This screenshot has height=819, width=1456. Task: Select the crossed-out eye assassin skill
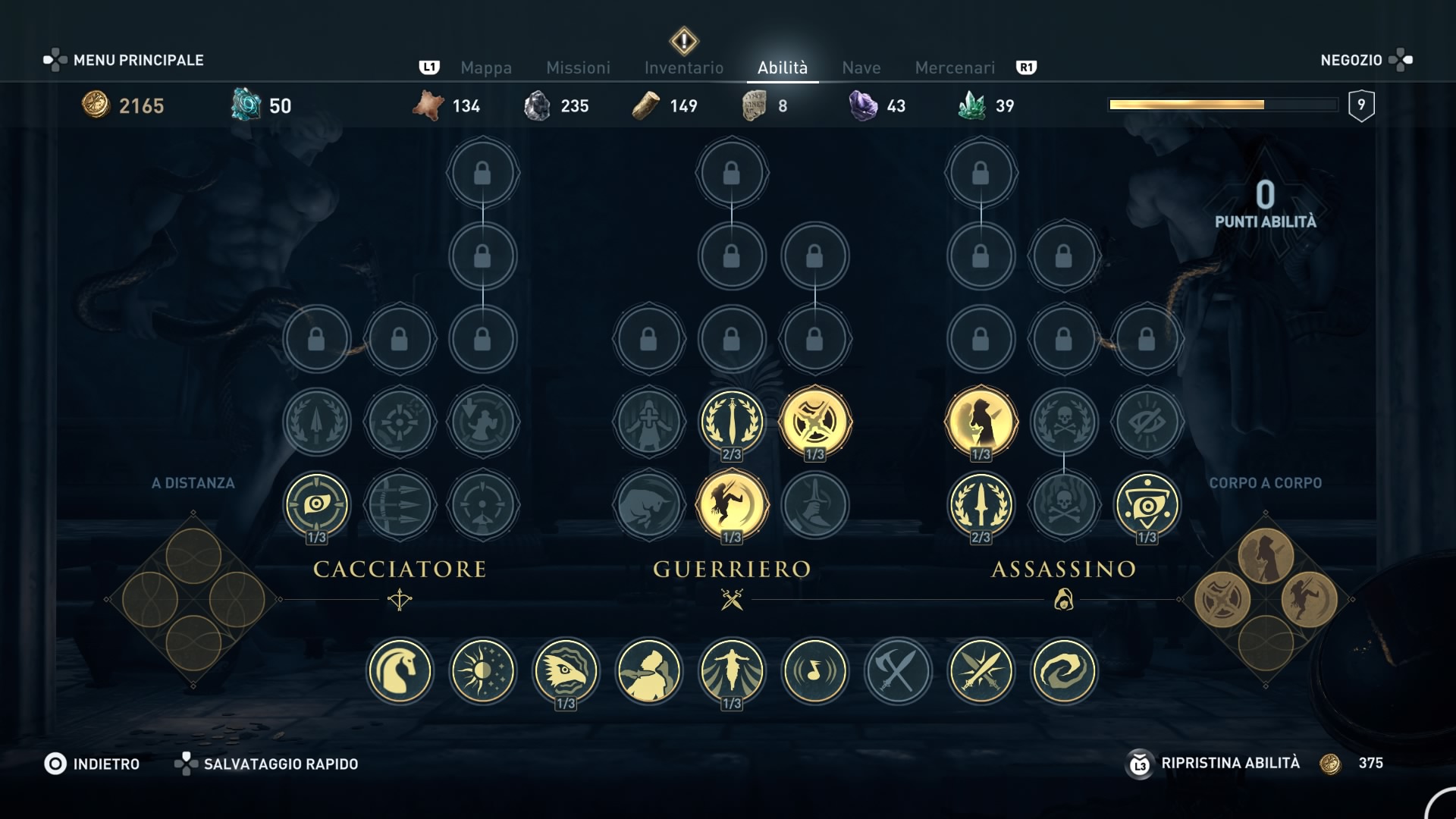pyautogui.click(x=1147, y=422)
